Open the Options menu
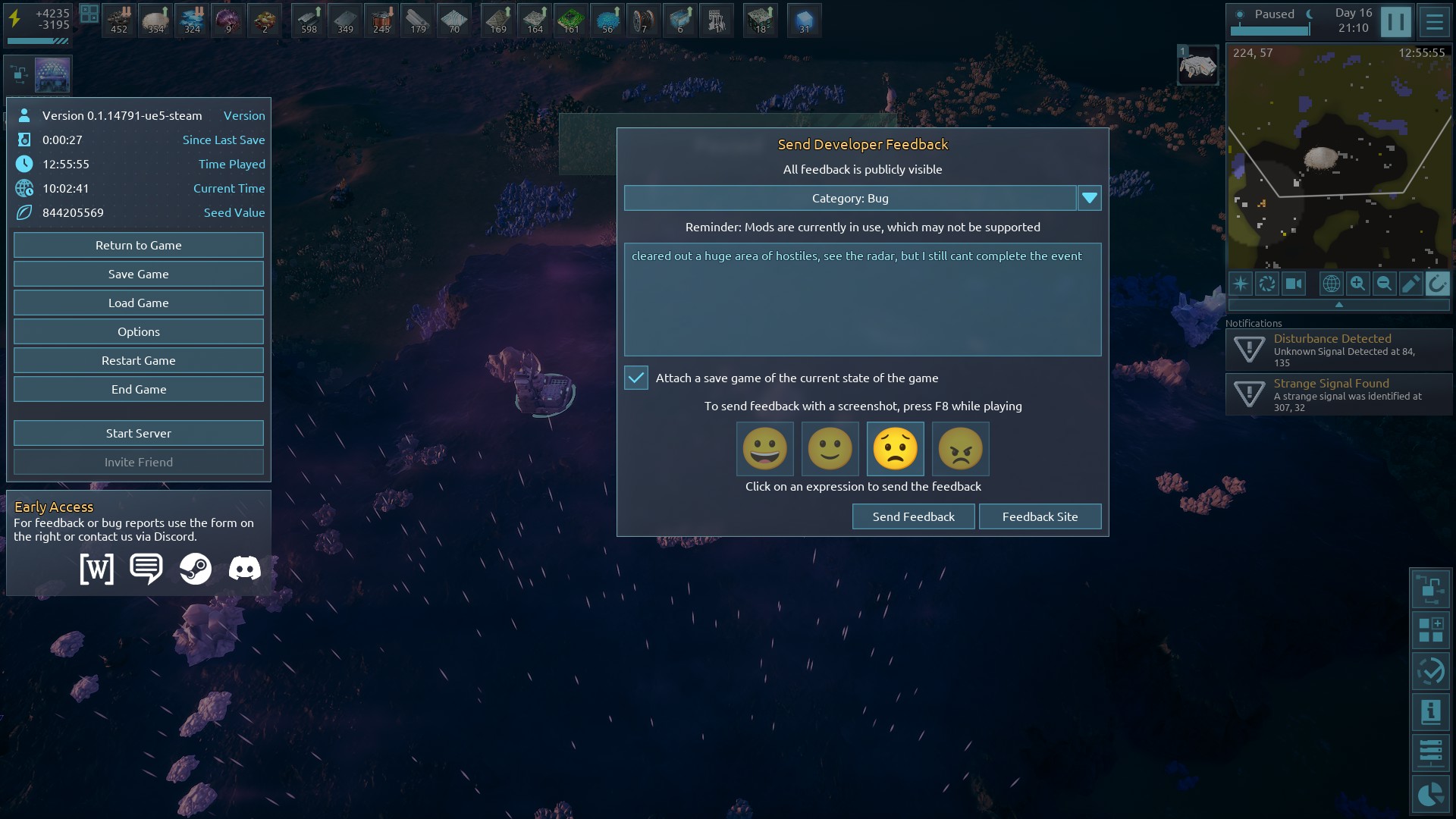 139,331
